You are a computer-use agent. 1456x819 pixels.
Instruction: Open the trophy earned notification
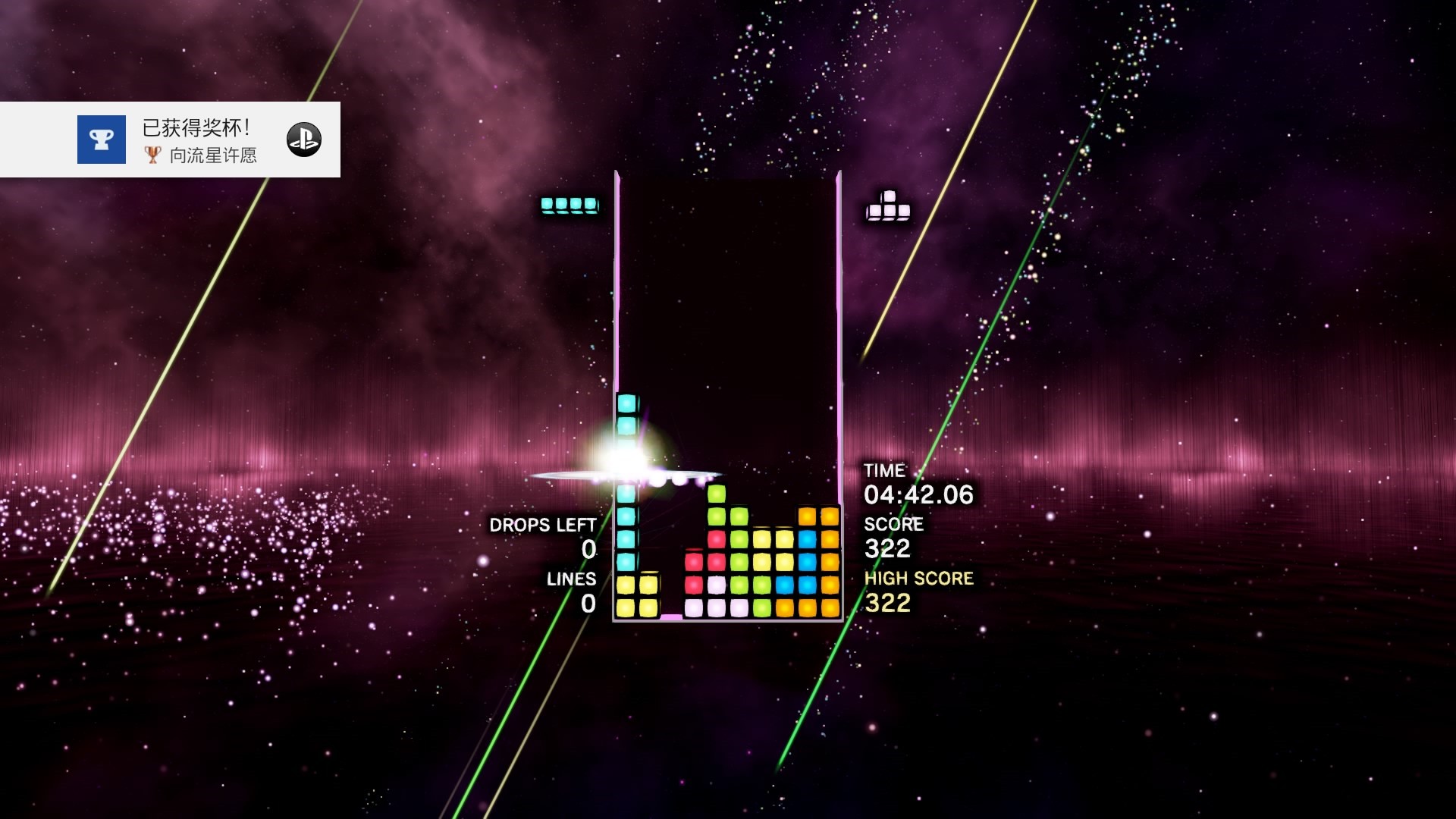pos(170,140)
